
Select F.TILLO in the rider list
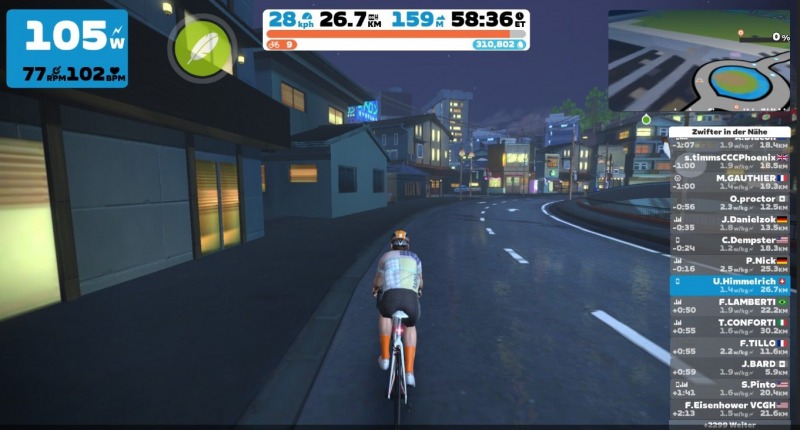pos(733,346)
